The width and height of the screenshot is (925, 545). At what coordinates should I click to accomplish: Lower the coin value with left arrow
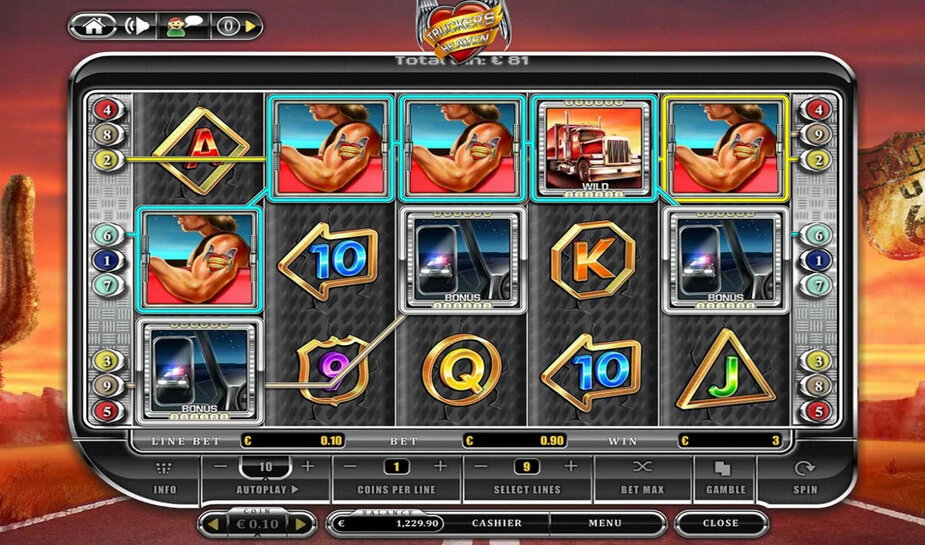211,523
